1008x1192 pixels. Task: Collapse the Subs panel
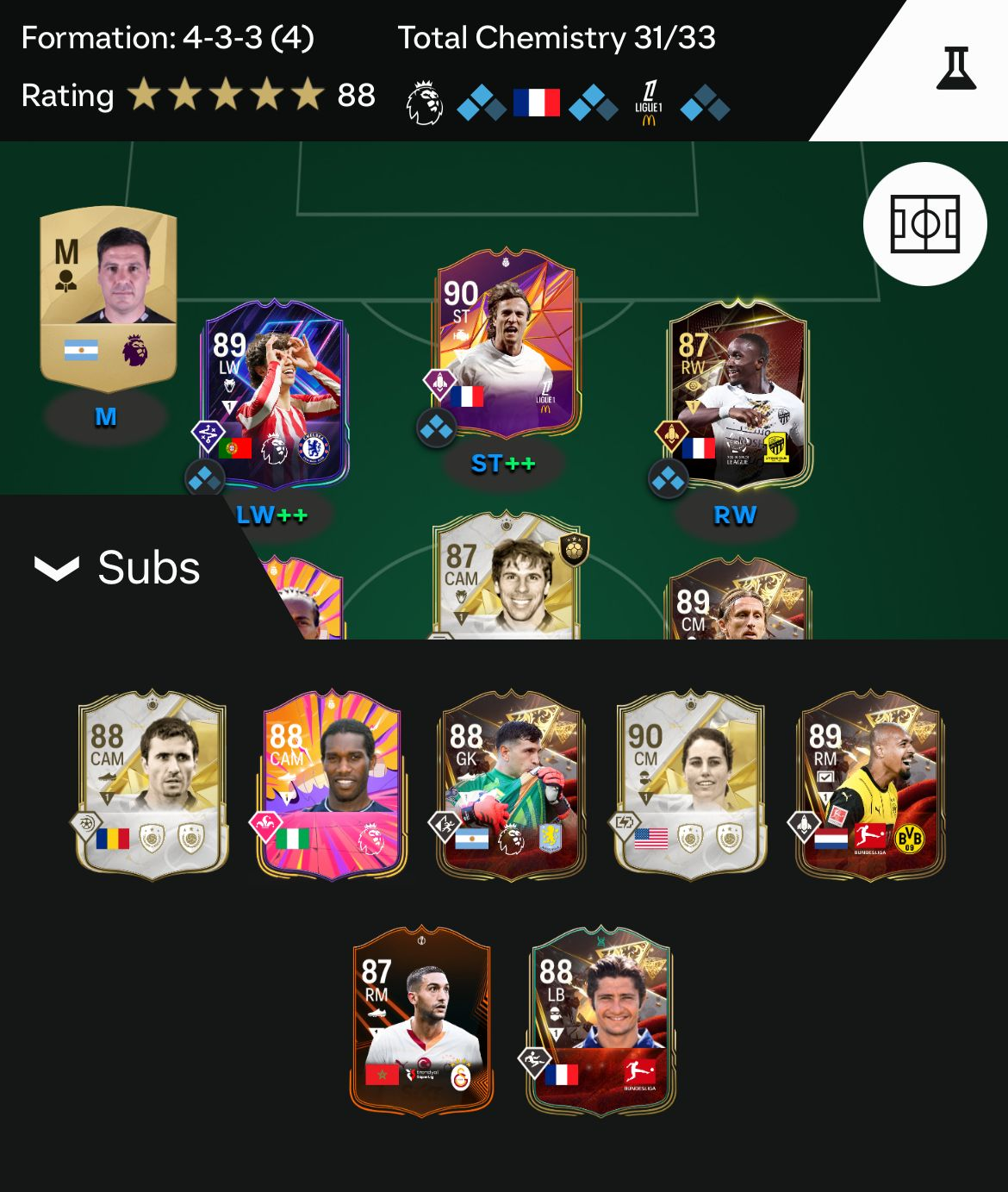pos(116,568)
